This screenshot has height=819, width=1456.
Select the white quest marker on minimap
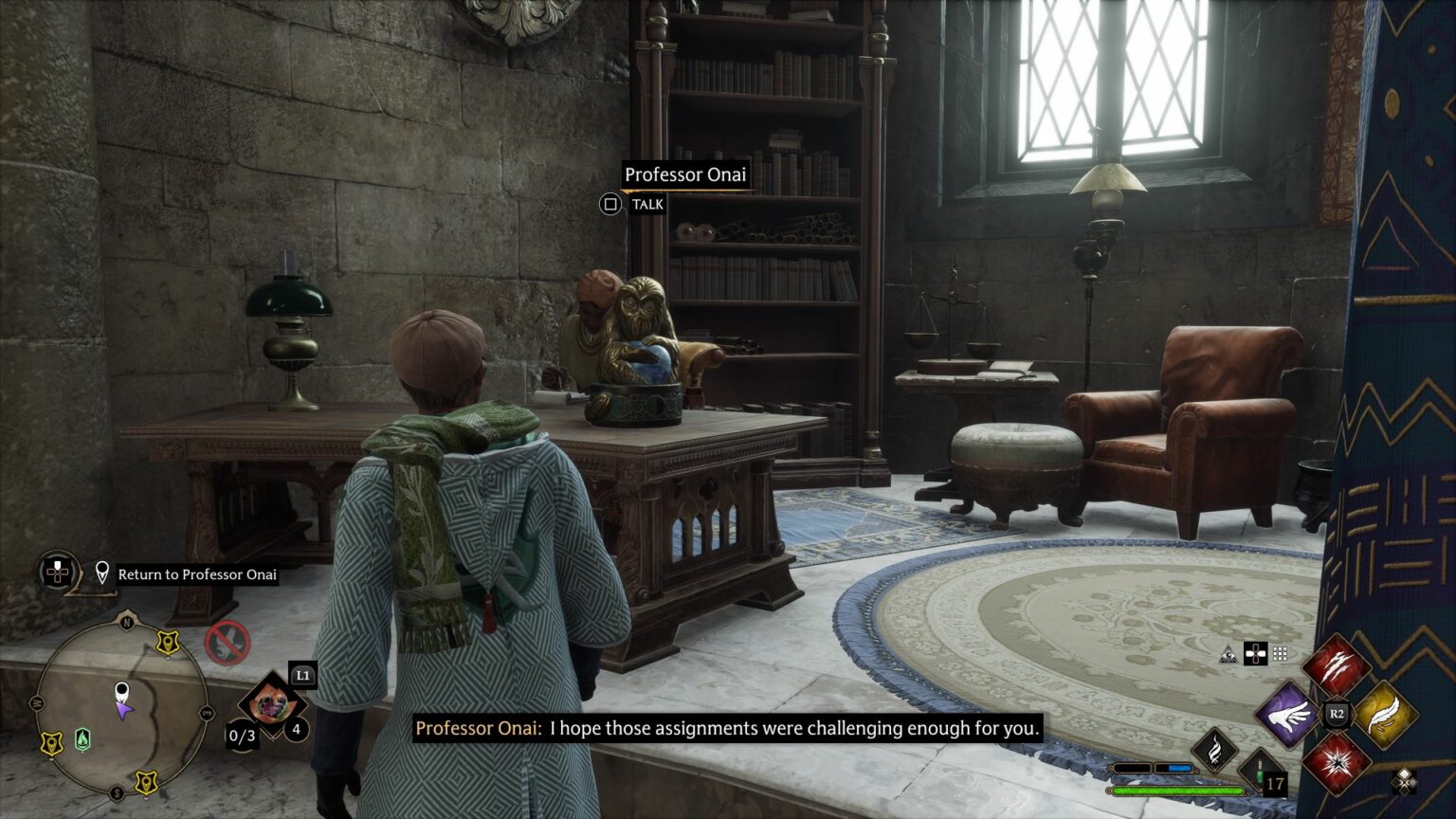click(121, 691)
